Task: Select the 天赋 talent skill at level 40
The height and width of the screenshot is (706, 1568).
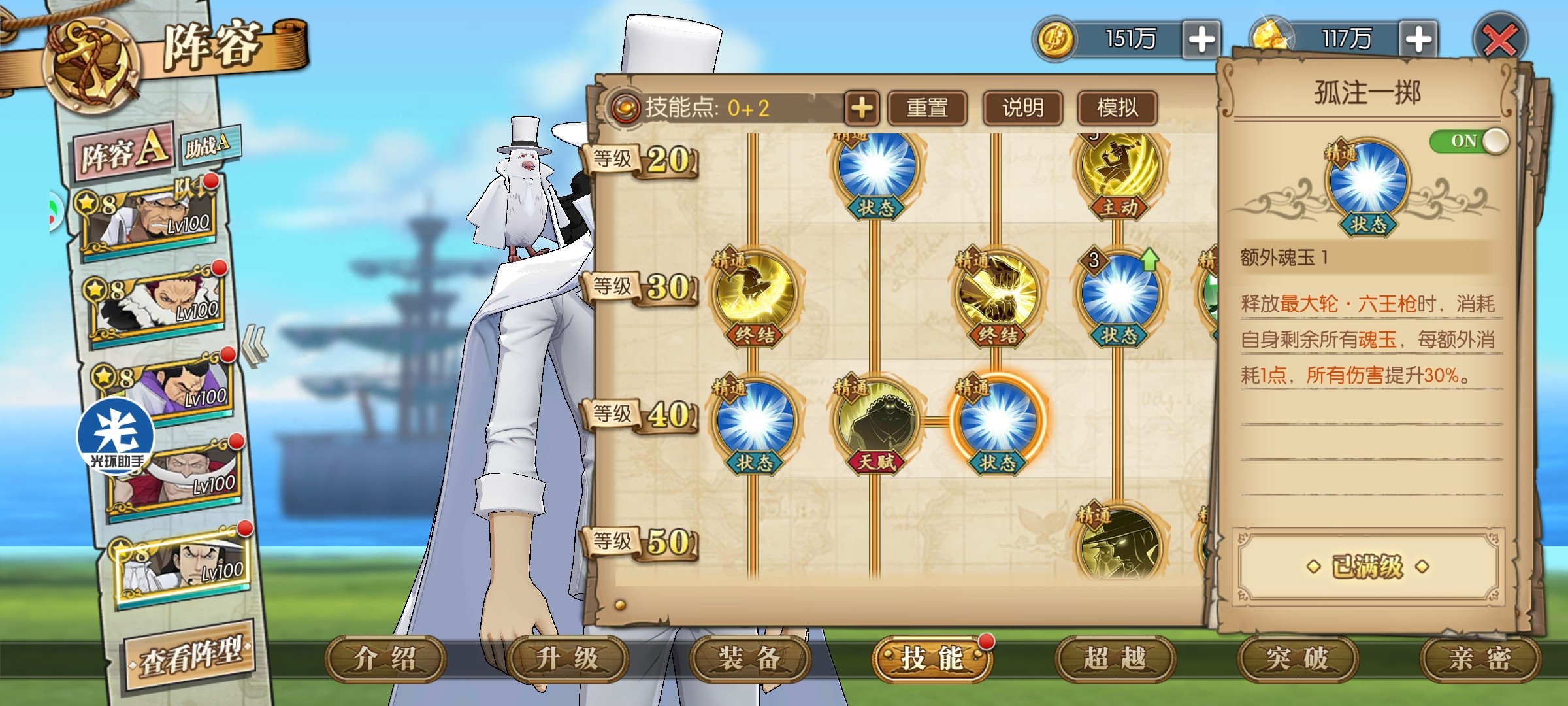Action: coord(875,422)
